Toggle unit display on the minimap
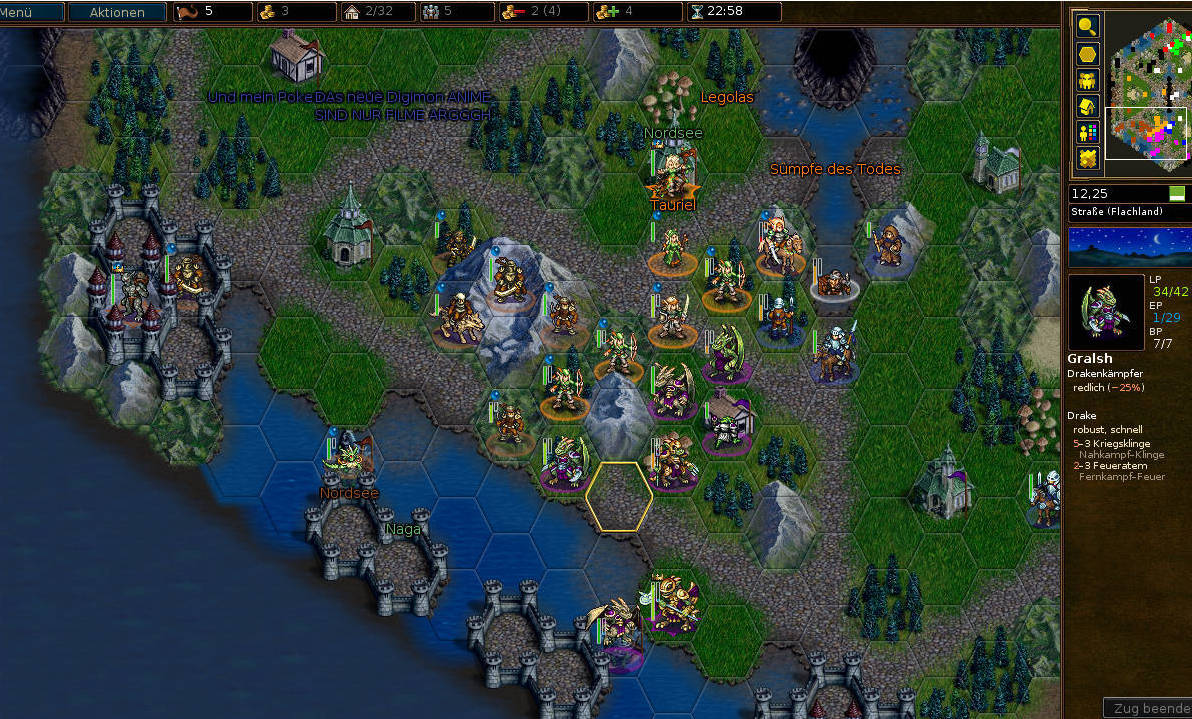The height and width of the screenshot is (719, 1192). pos(1087,80)
